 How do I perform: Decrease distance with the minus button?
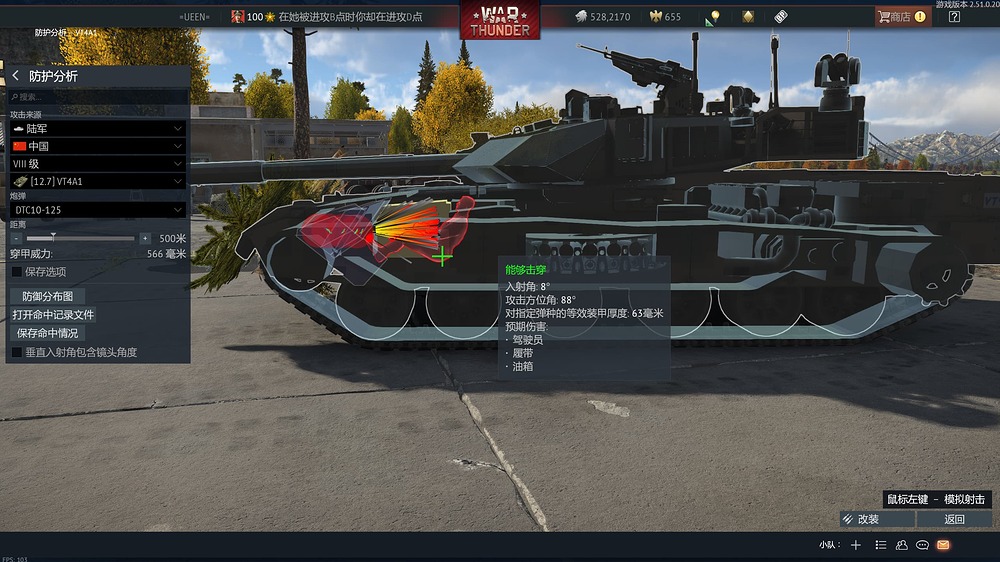click(x=17, y=239)
